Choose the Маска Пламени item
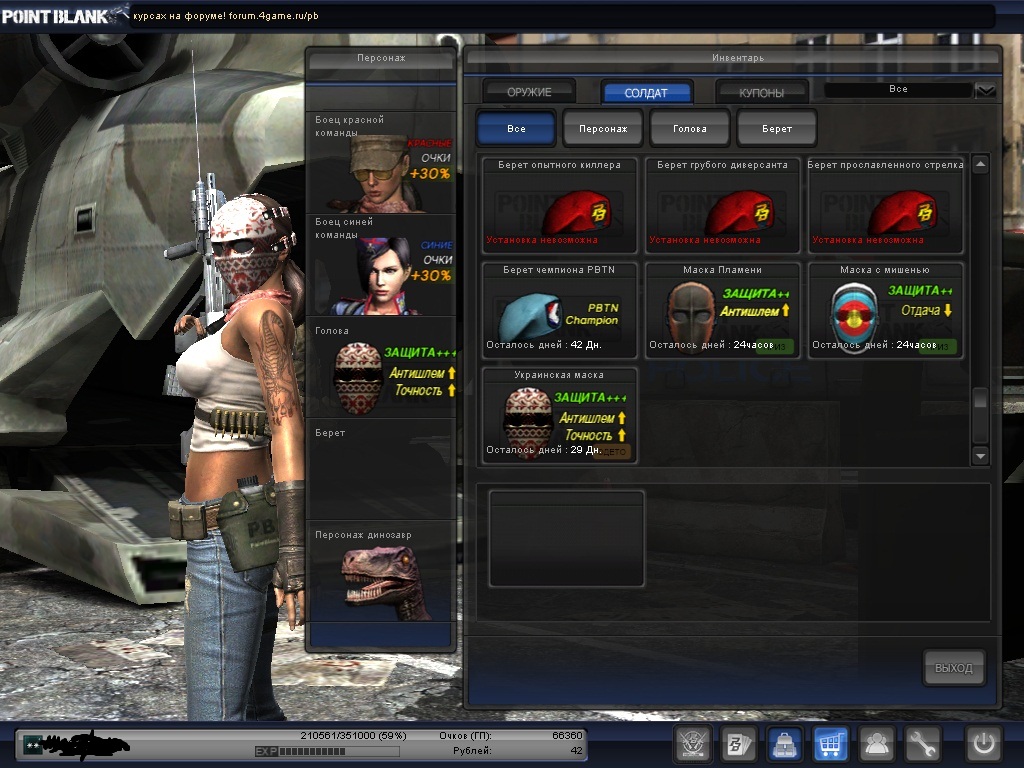Screen dimensions: 1024x768 click(722, 310)
